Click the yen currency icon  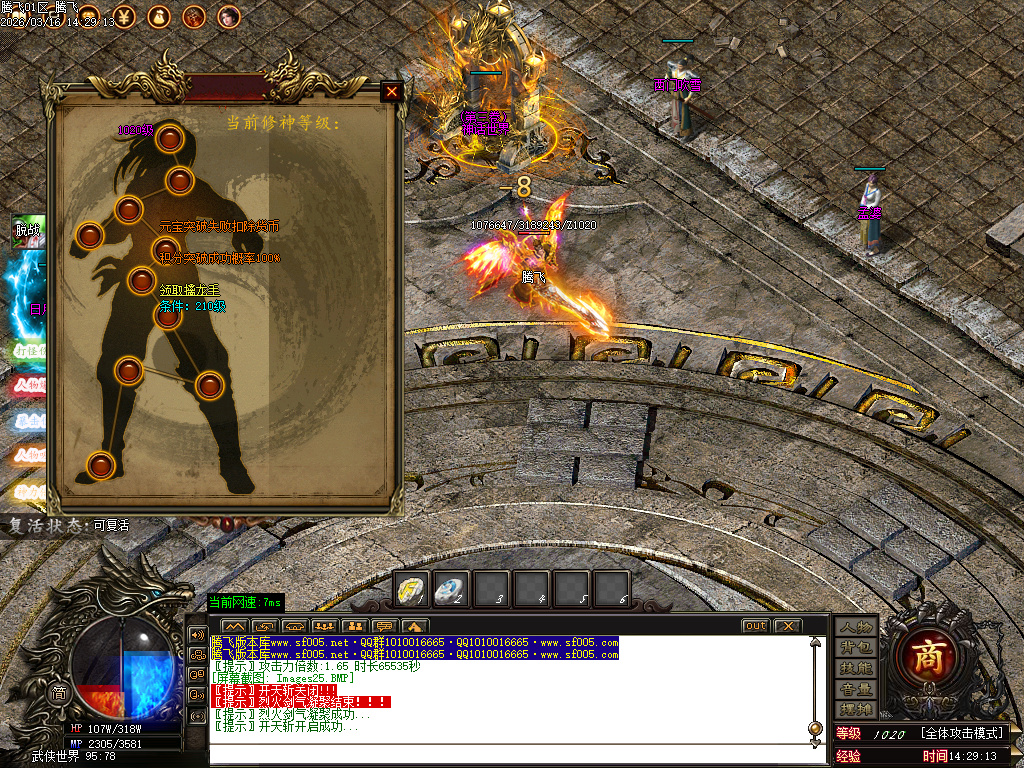coord(126,16)
